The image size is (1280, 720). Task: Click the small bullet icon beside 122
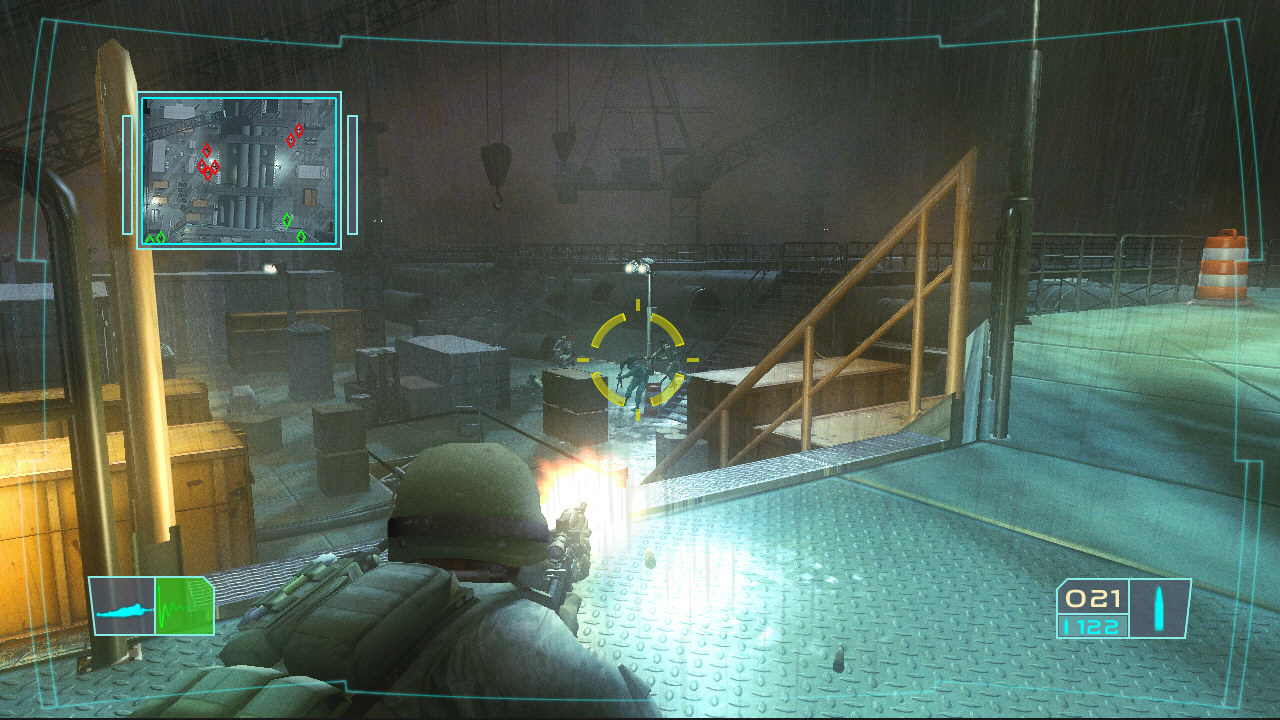[x=1066, y=626]
